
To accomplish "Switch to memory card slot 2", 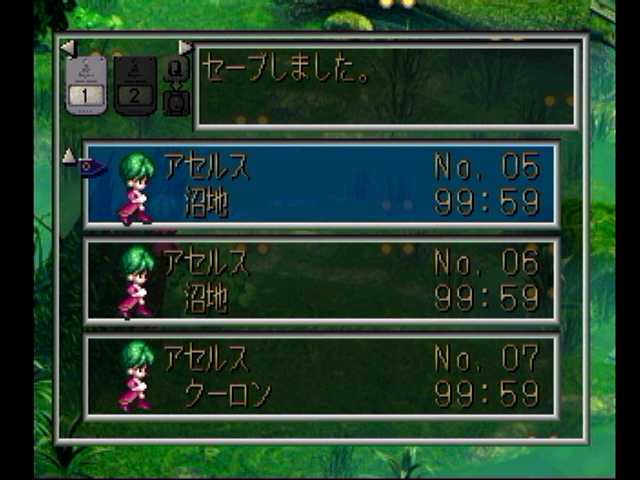I will pos(136,86).
